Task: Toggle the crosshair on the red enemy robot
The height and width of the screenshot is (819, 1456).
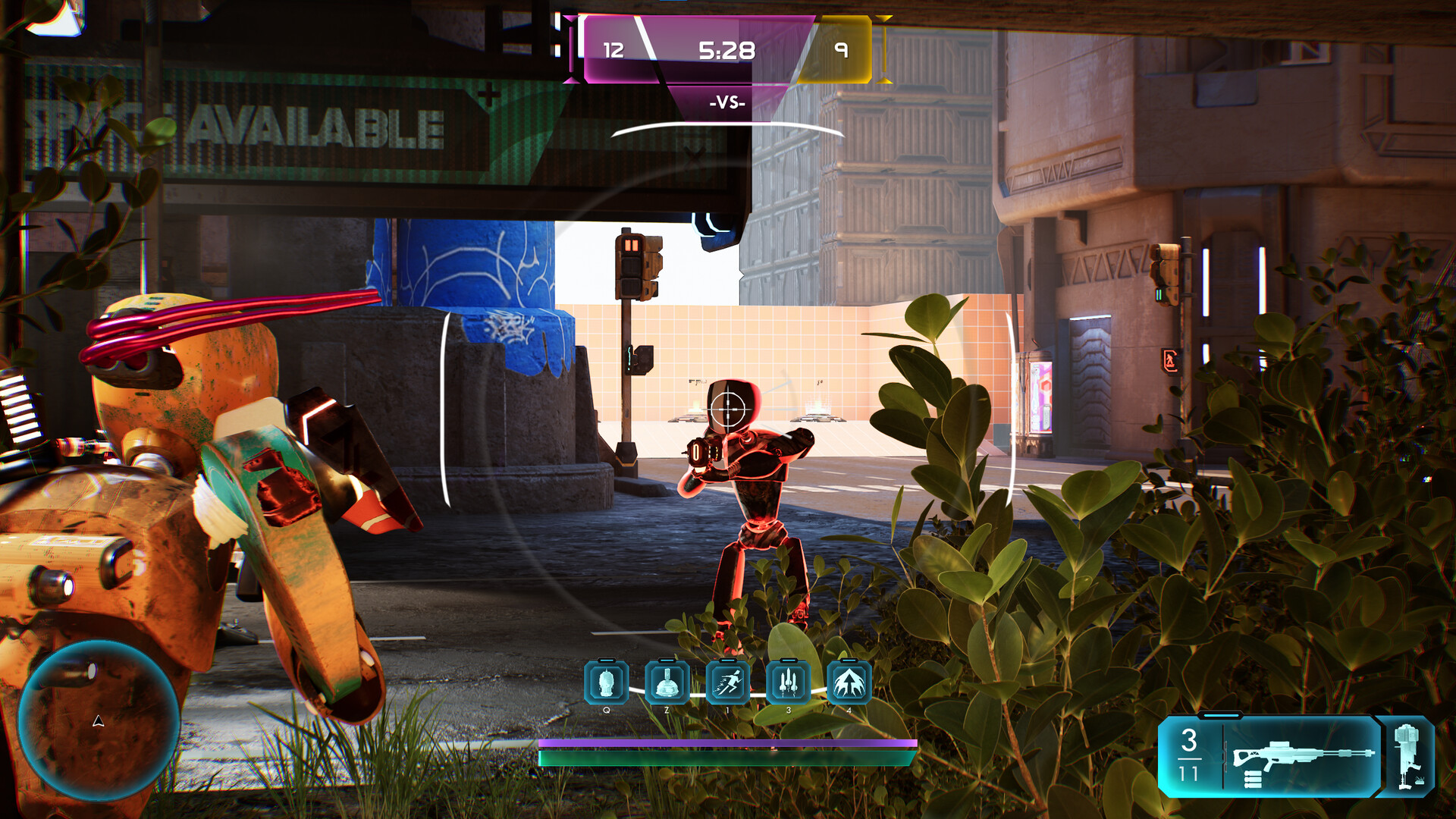Action: [727, 409]
